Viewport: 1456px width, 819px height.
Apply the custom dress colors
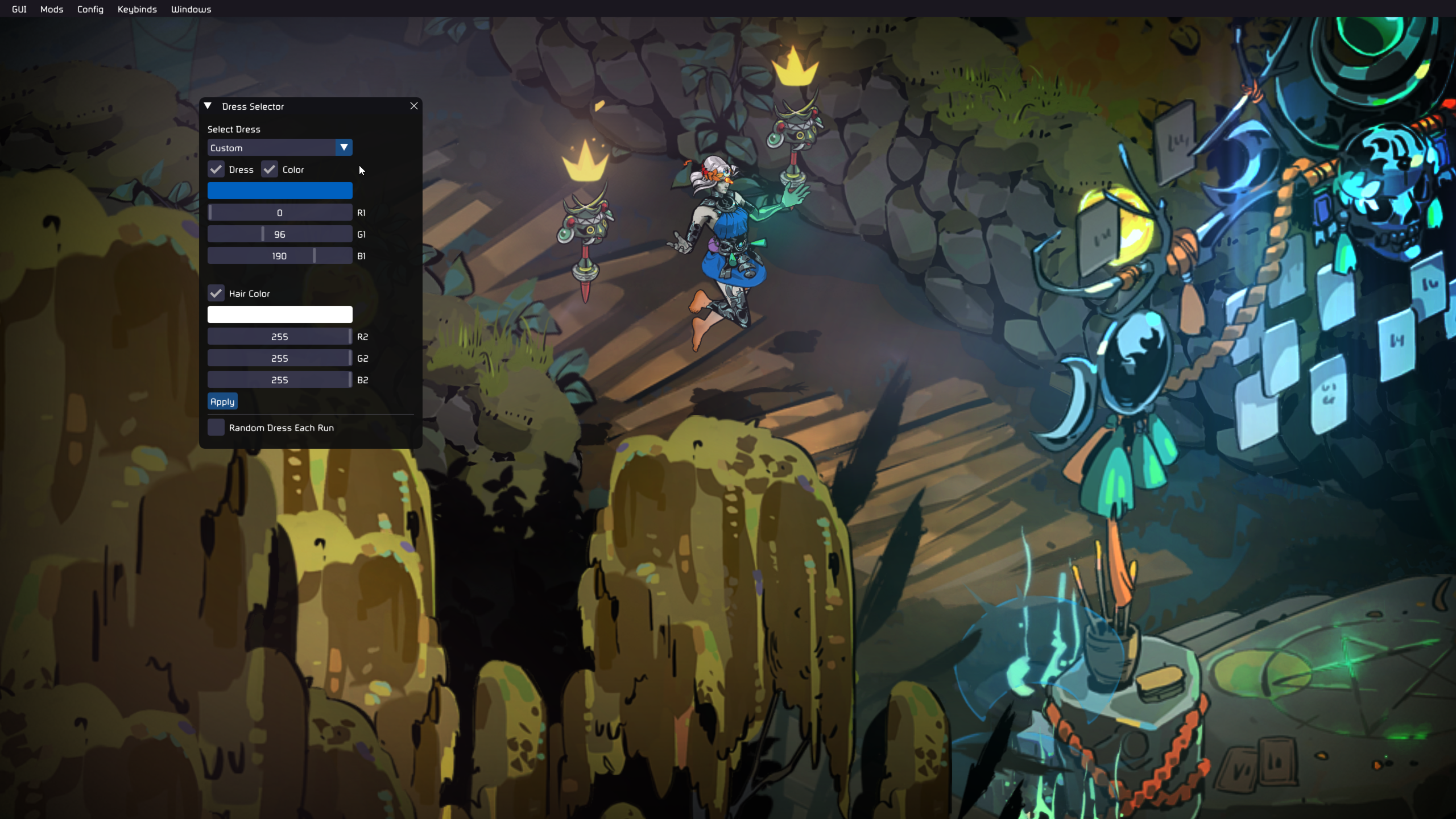tap(222, 402)
